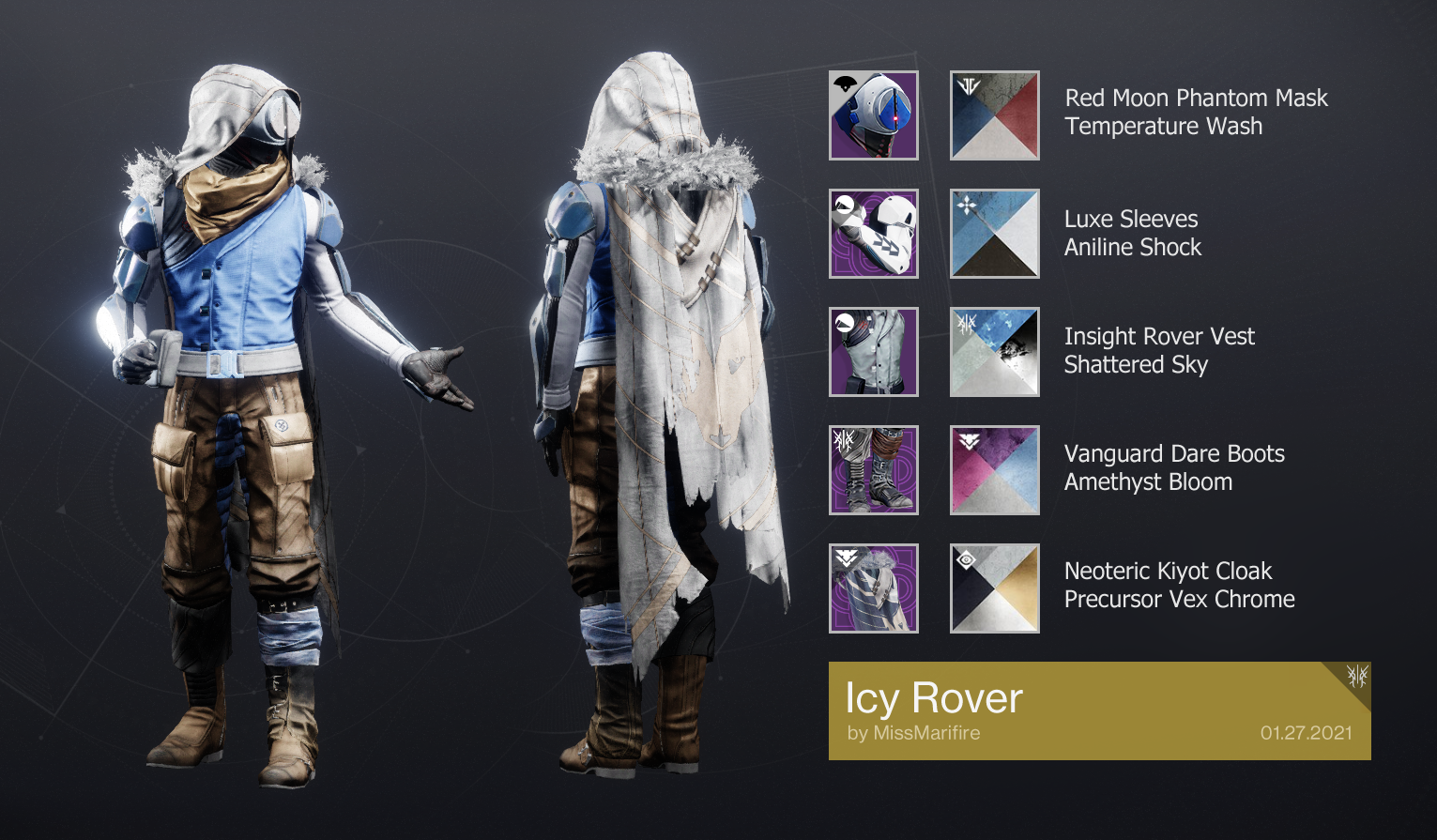Click the Hunter emblem on the gold banner
The width and height of the screenshot is (1437, 840).
1354,676
